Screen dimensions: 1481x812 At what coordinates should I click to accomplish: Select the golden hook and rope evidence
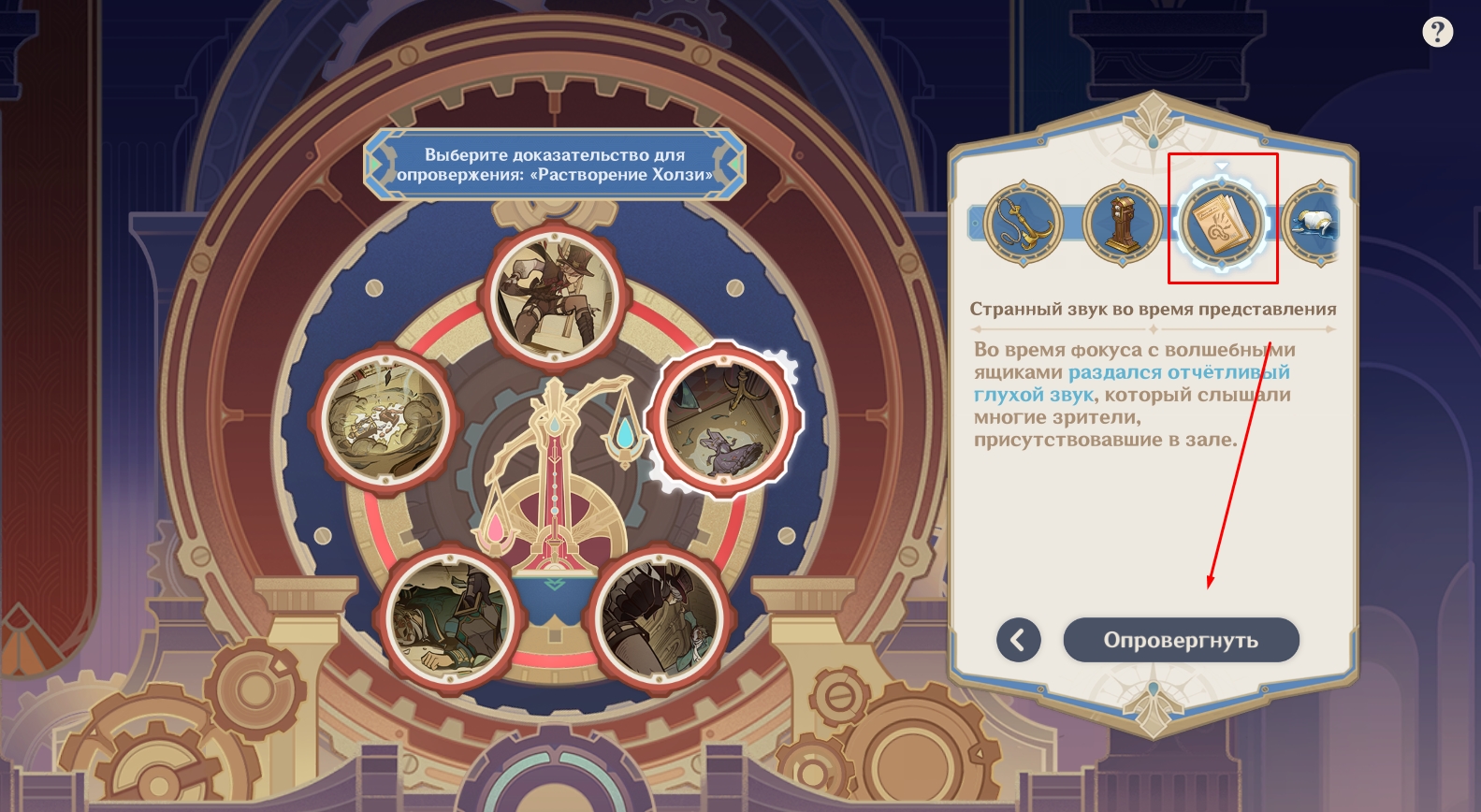[1023, 224]
